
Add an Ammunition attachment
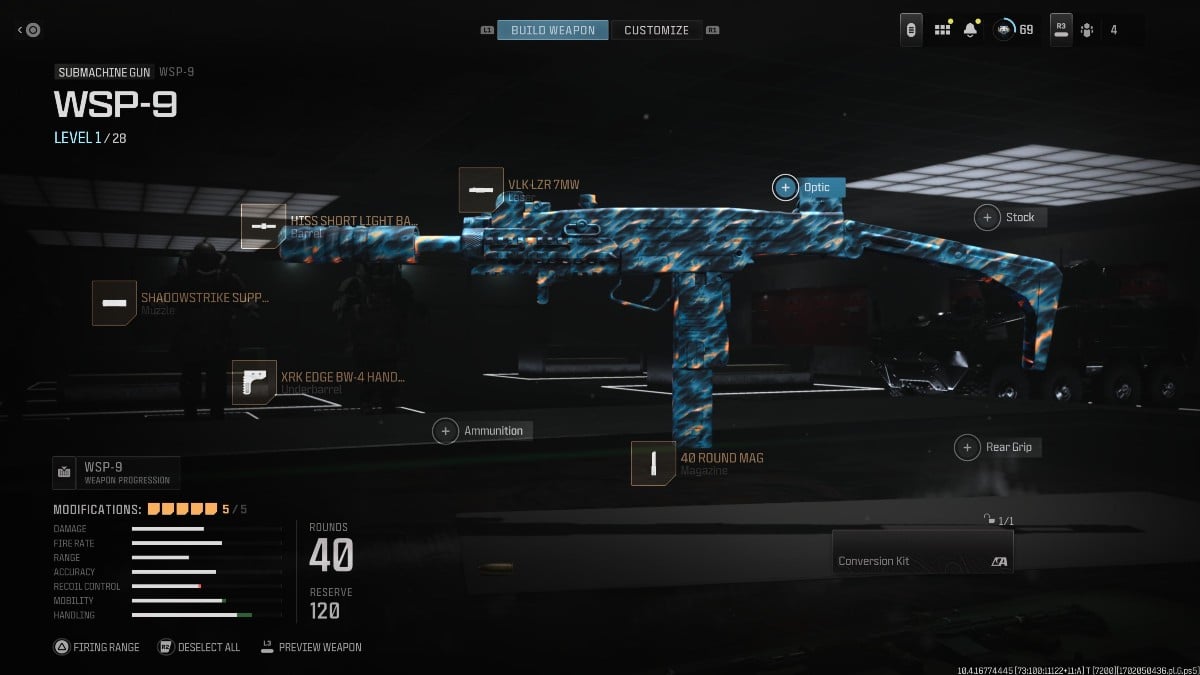(x=446, y=431)
